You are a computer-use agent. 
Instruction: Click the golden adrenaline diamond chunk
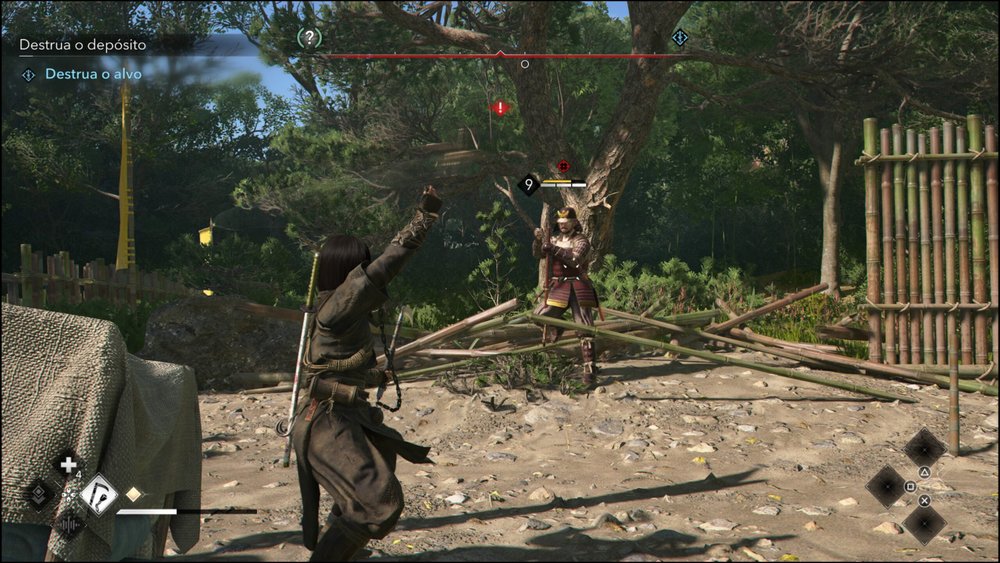[133, 493]
